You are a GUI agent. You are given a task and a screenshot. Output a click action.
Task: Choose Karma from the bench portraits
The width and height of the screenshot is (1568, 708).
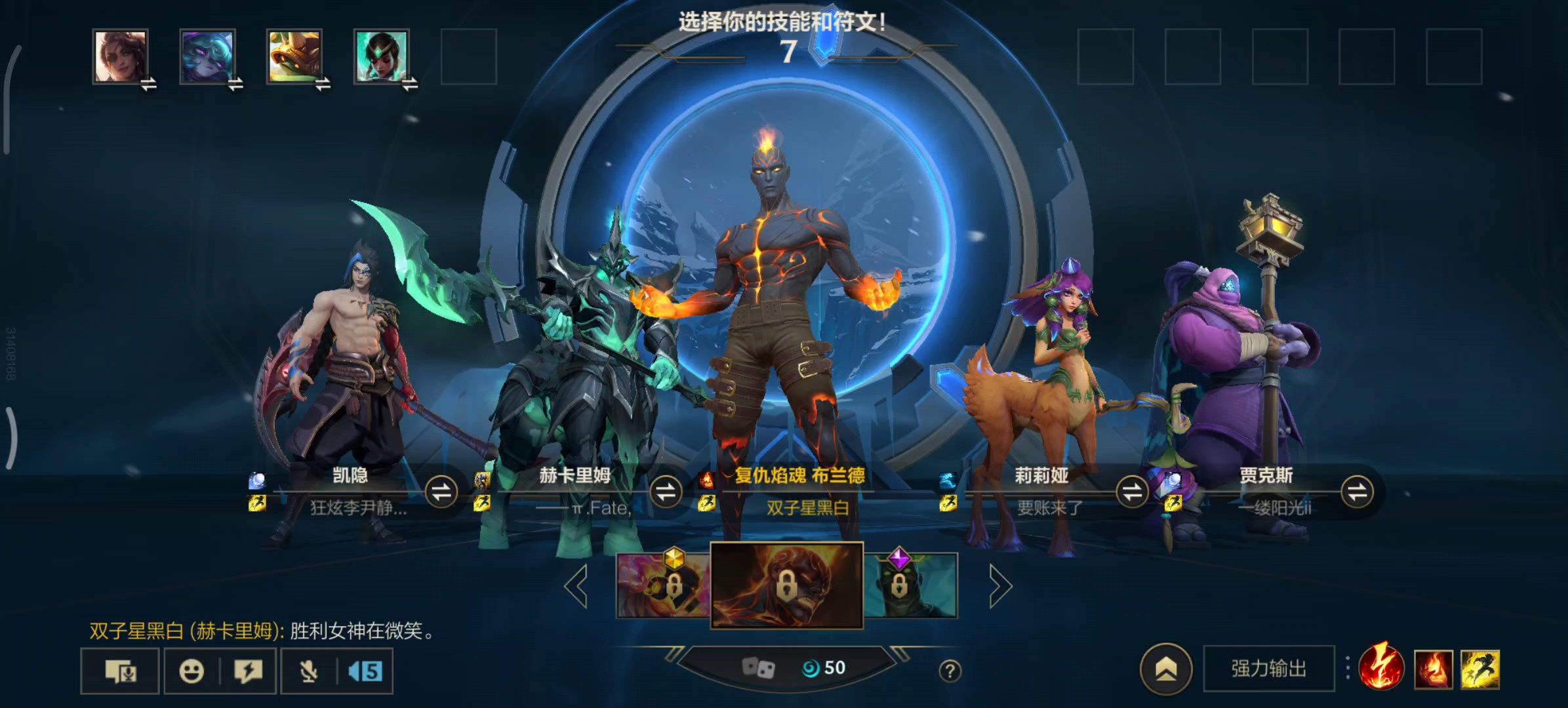(x=382, y=56)
